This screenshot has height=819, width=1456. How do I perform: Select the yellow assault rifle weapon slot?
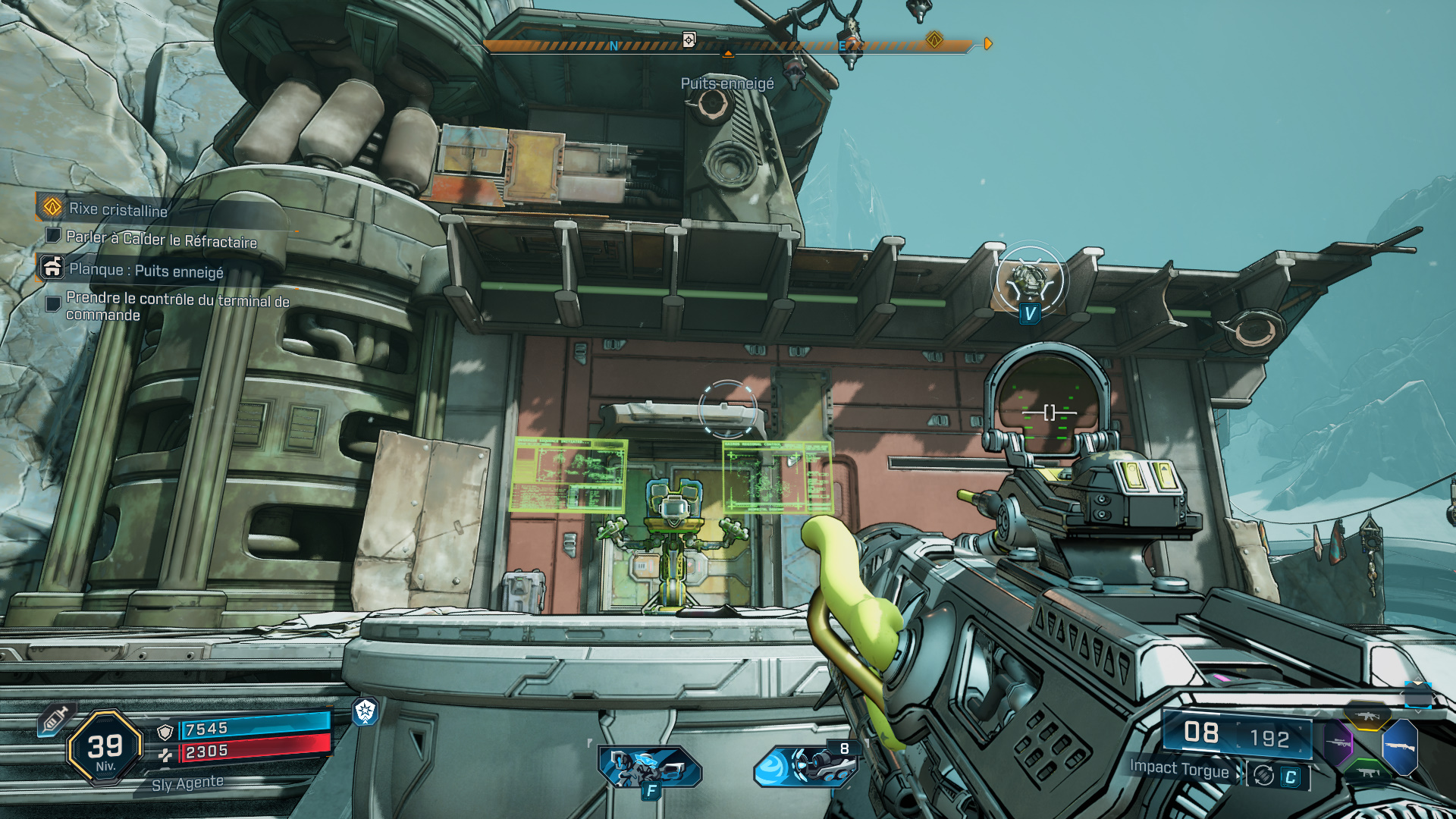coord(1367,716)
